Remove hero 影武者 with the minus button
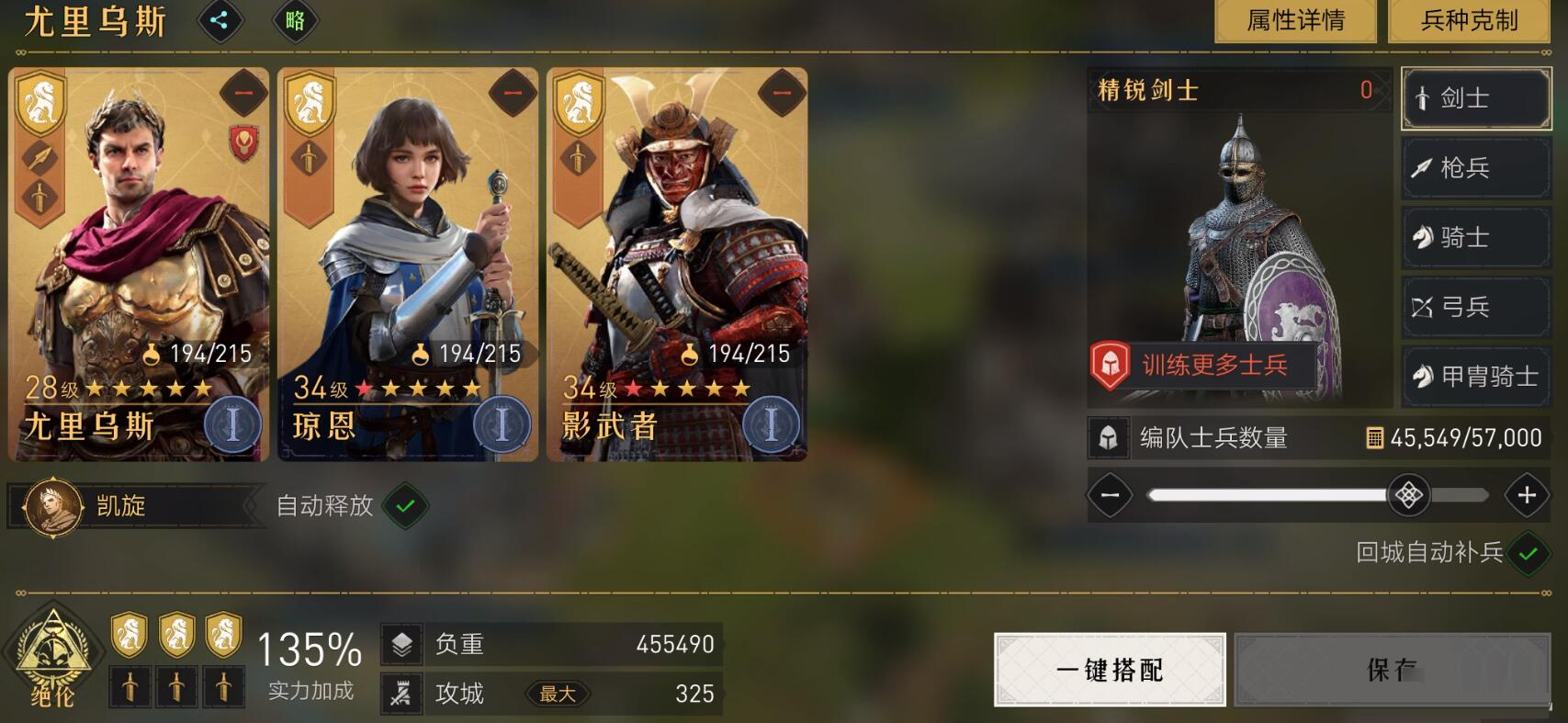This screenshot has height=723, width=1568. pyautogui.click(x=782, y=93)
